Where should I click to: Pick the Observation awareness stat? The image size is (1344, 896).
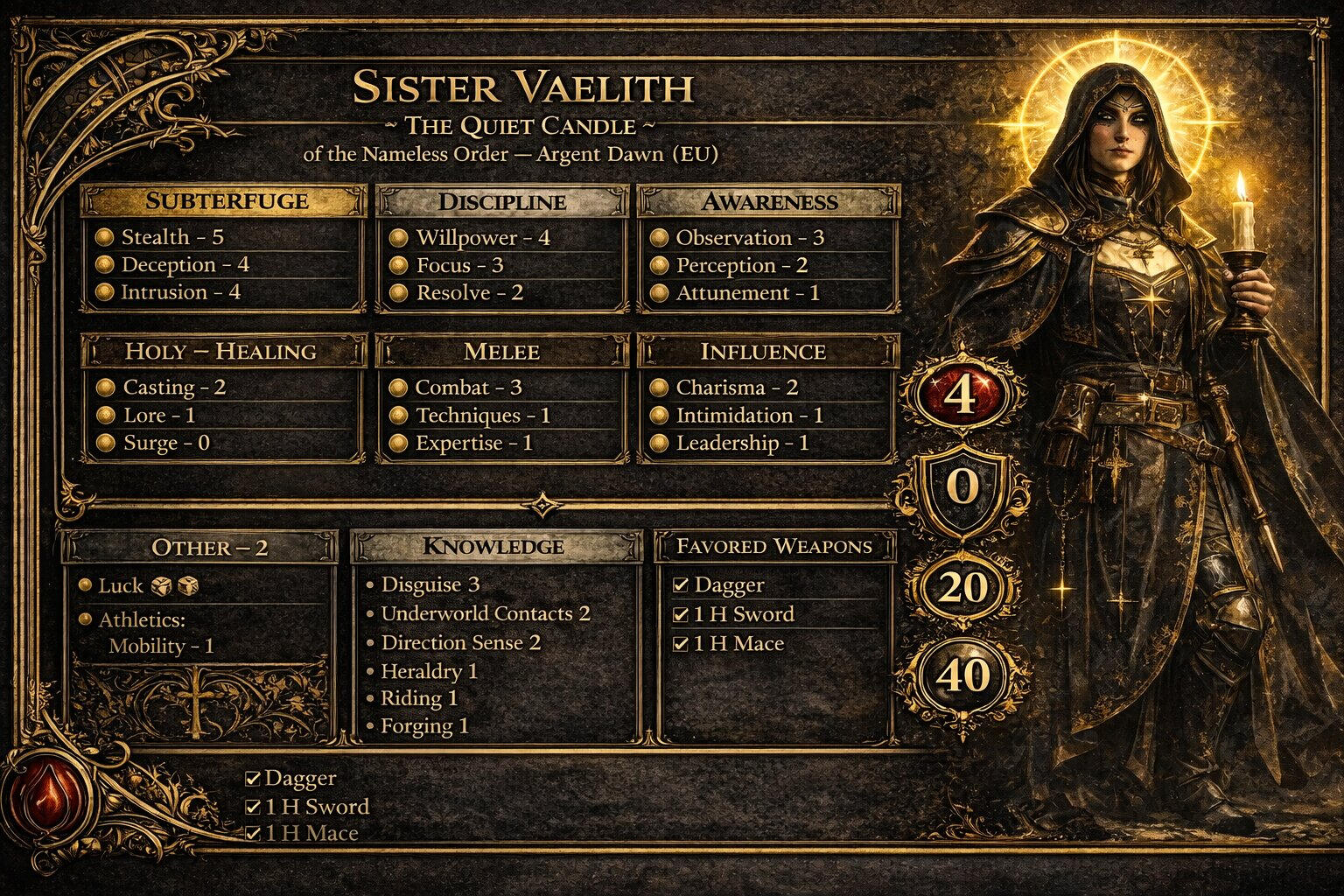click(x=749, y=238)
